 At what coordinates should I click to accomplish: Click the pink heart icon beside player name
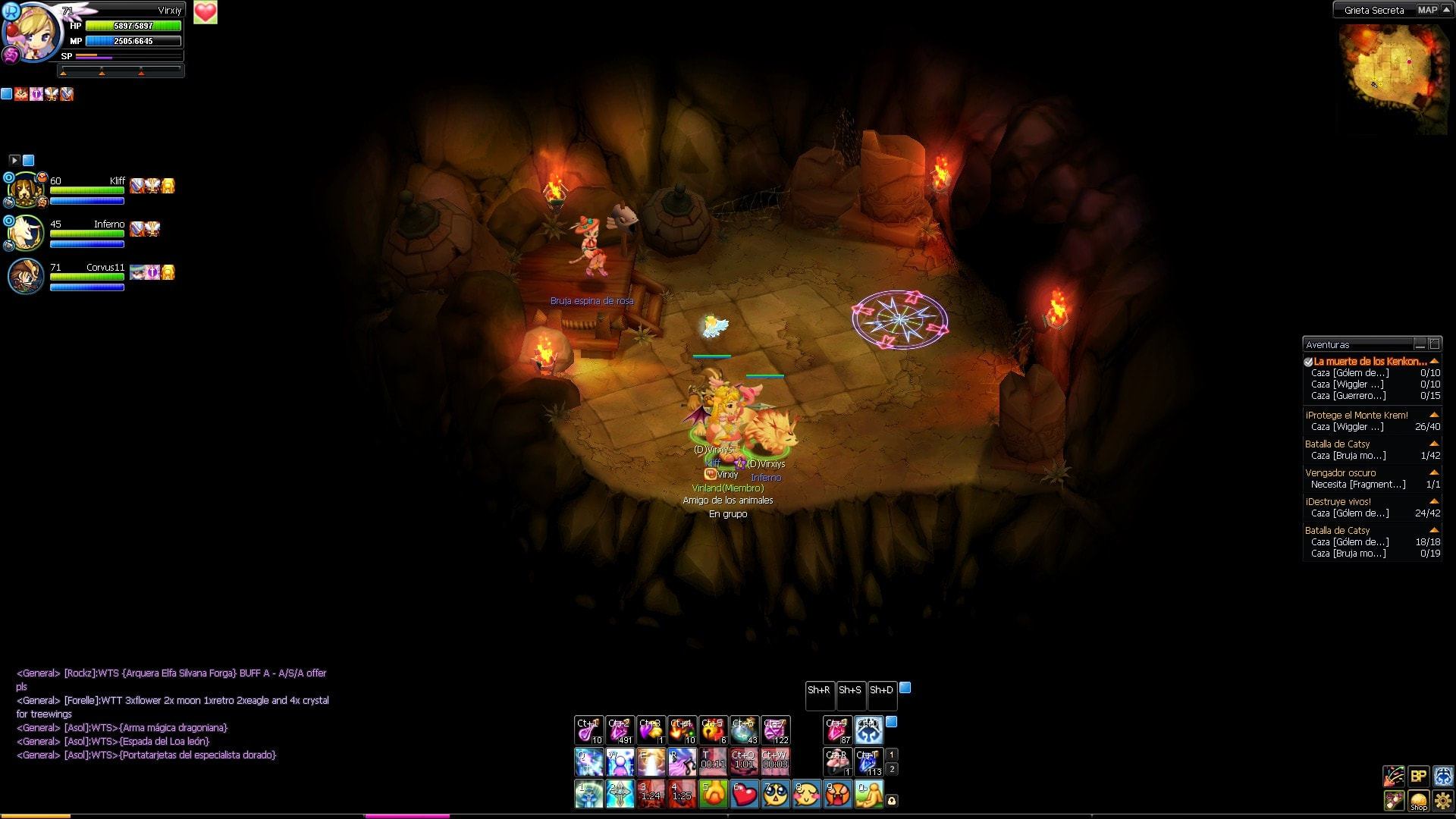point(206,12)
